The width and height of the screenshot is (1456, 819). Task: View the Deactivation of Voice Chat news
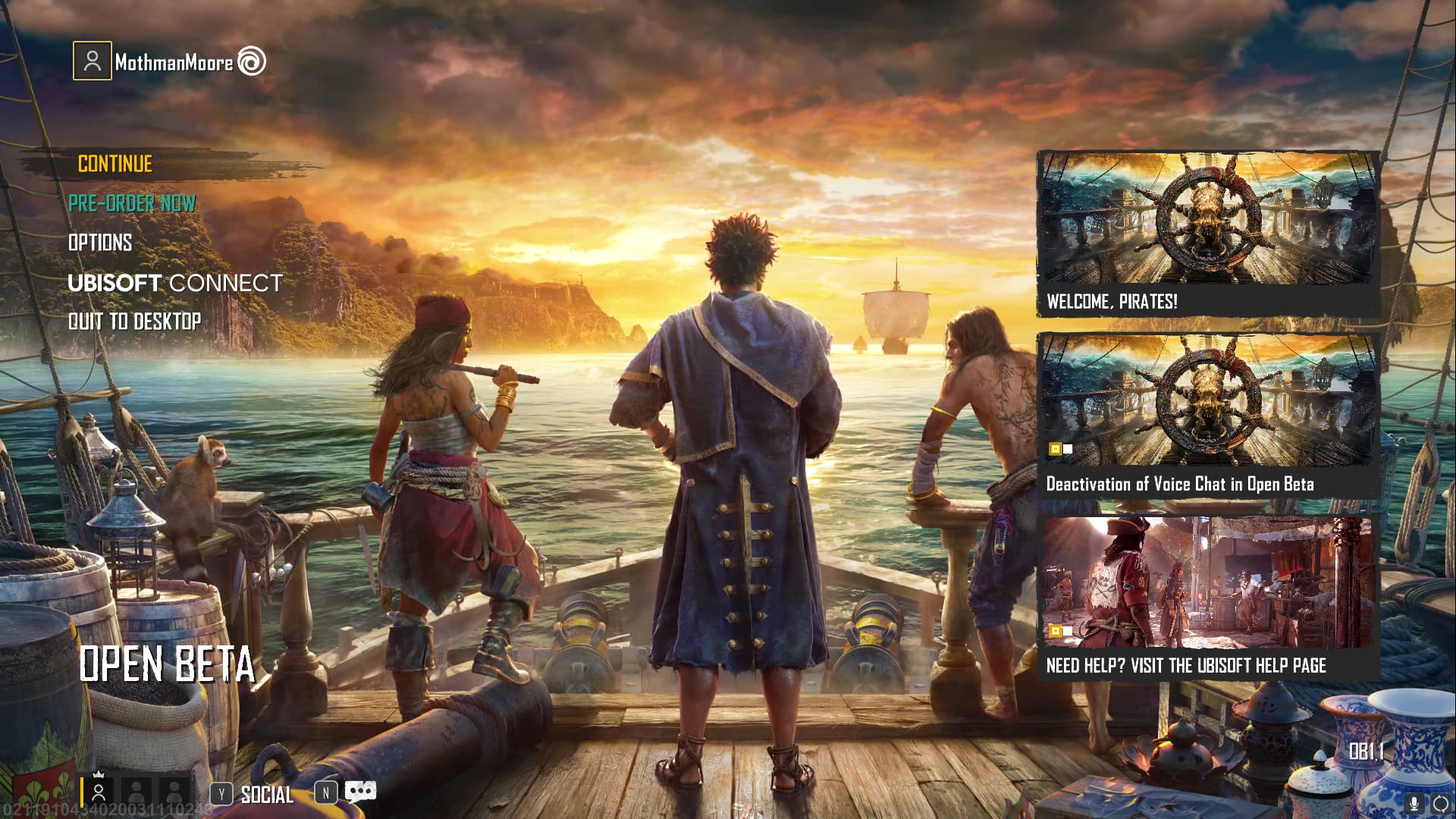pyautogui.click(x=1207, y=416)
